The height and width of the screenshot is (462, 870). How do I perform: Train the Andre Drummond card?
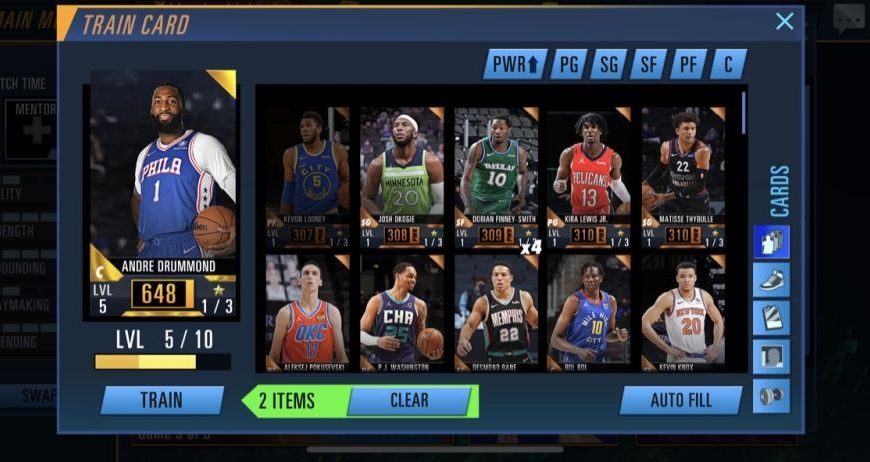coord(162,400)
